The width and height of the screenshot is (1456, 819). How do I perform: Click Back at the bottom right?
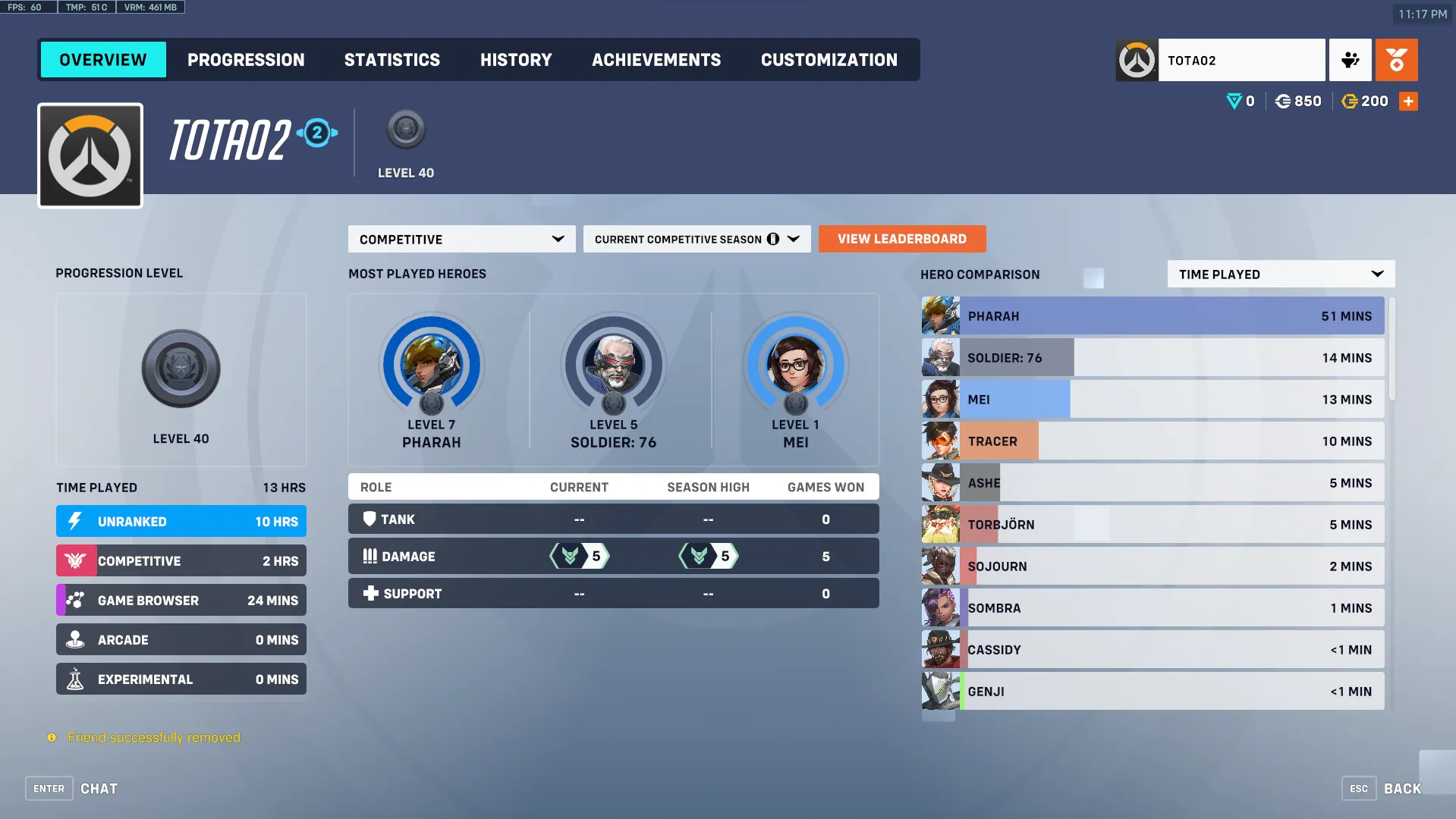pyautogui.click(x=1402, y=788)
